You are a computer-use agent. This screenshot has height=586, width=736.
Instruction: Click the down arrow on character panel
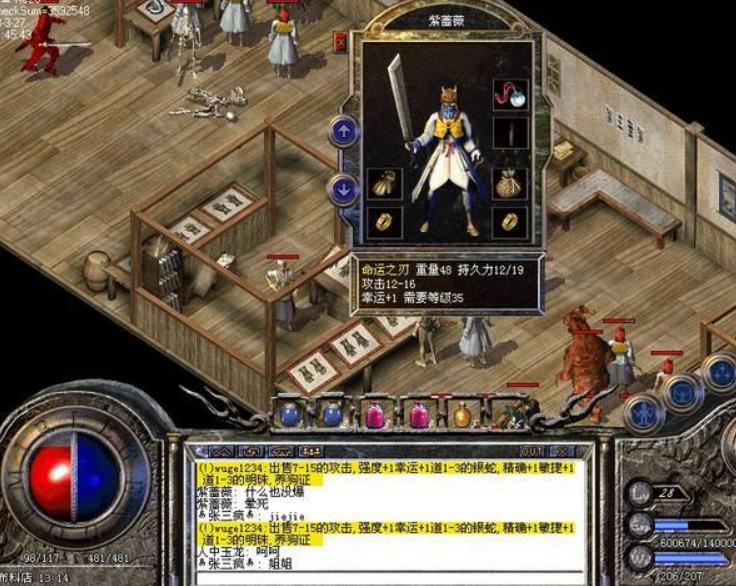[343, 188]
